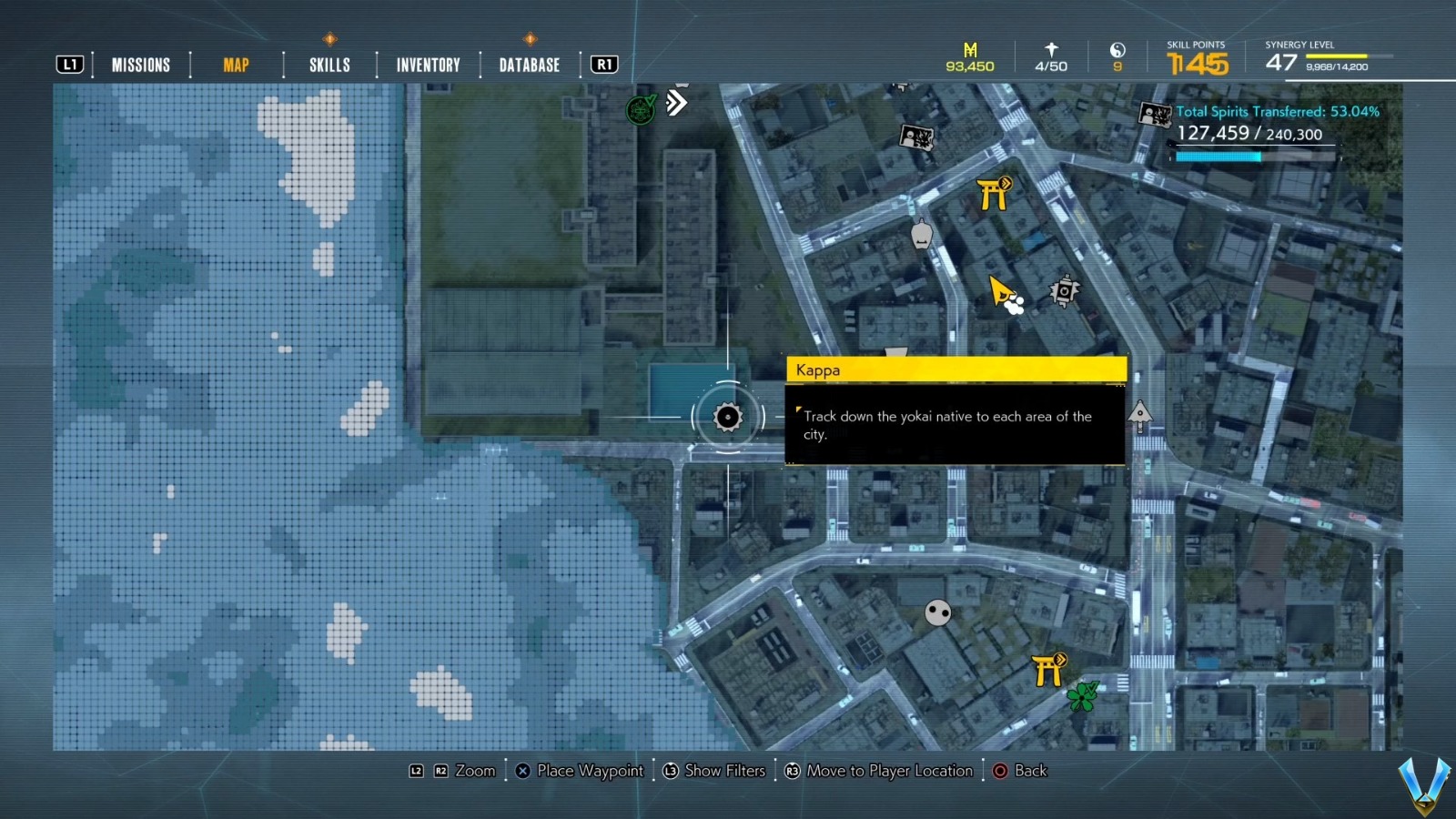
Task: Select the Kappa yokai icon at map center
Action: click(x=726, y=418)
